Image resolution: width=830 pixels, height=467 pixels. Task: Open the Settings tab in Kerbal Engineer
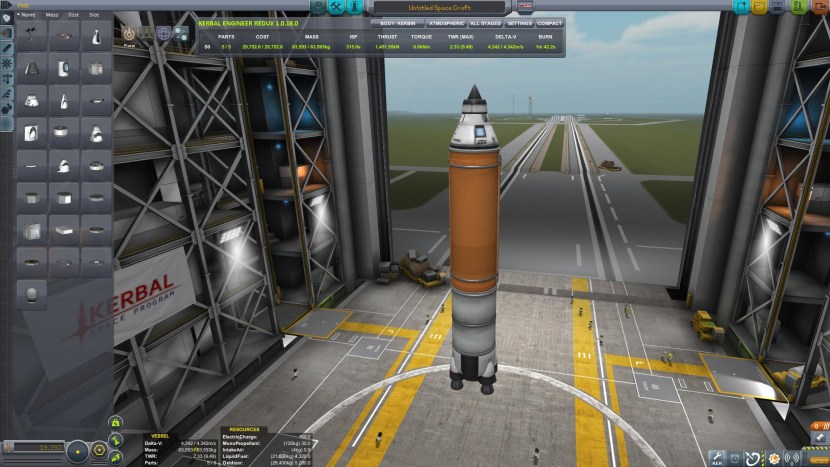pos(520,21)
